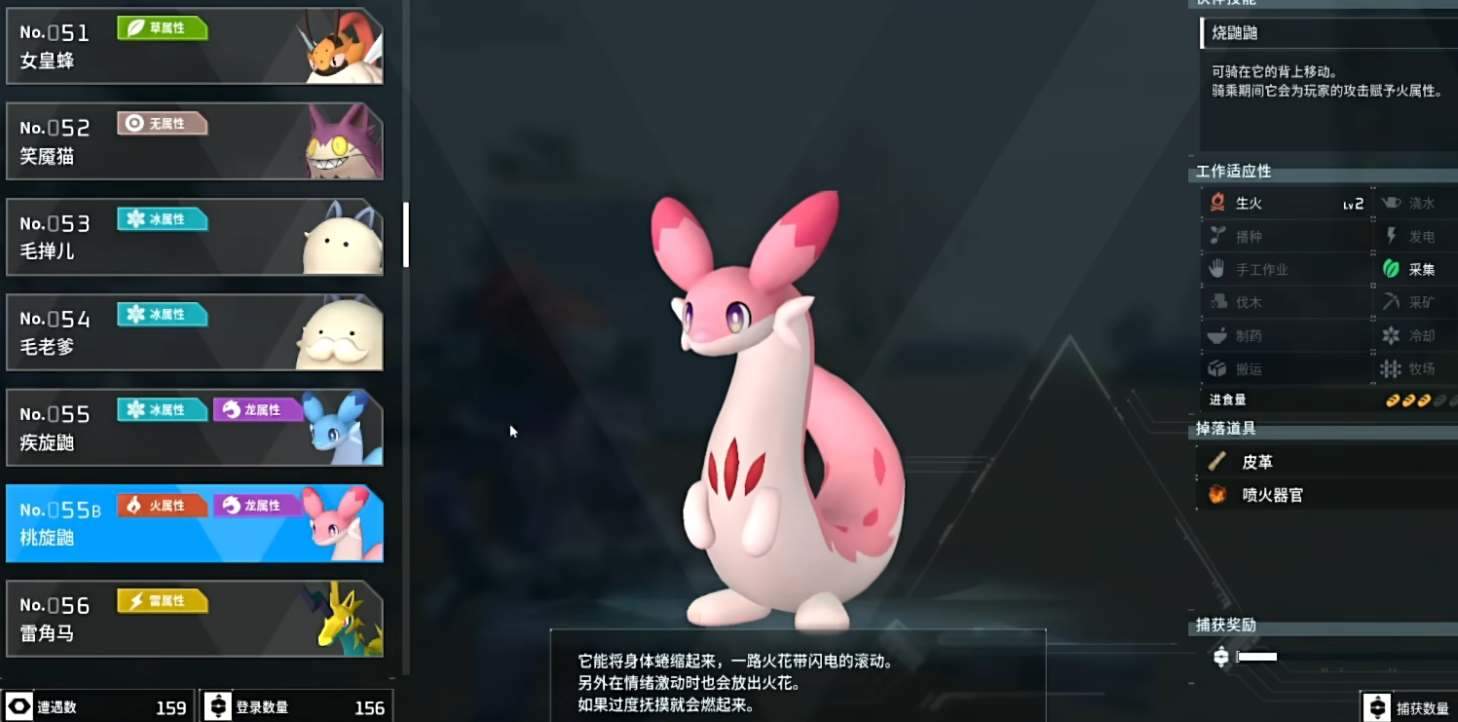Click the flame organ (喷火器官) drop icon
The image size is (1458, 722).
(x=1215, y=494)
